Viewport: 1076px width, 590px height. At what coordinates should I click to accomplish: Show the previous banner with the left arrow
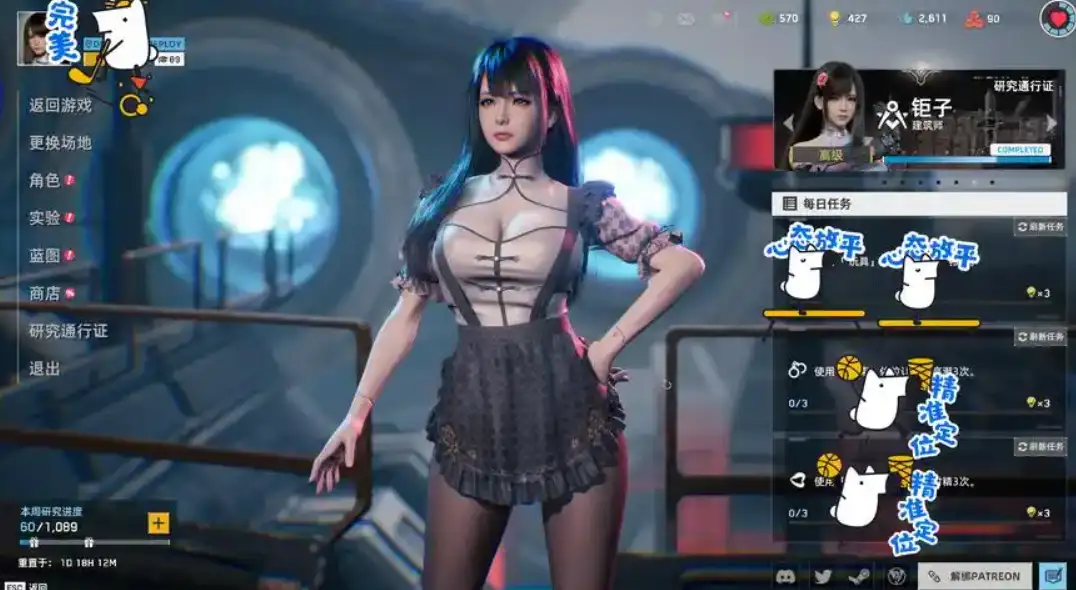coord(787,122)
